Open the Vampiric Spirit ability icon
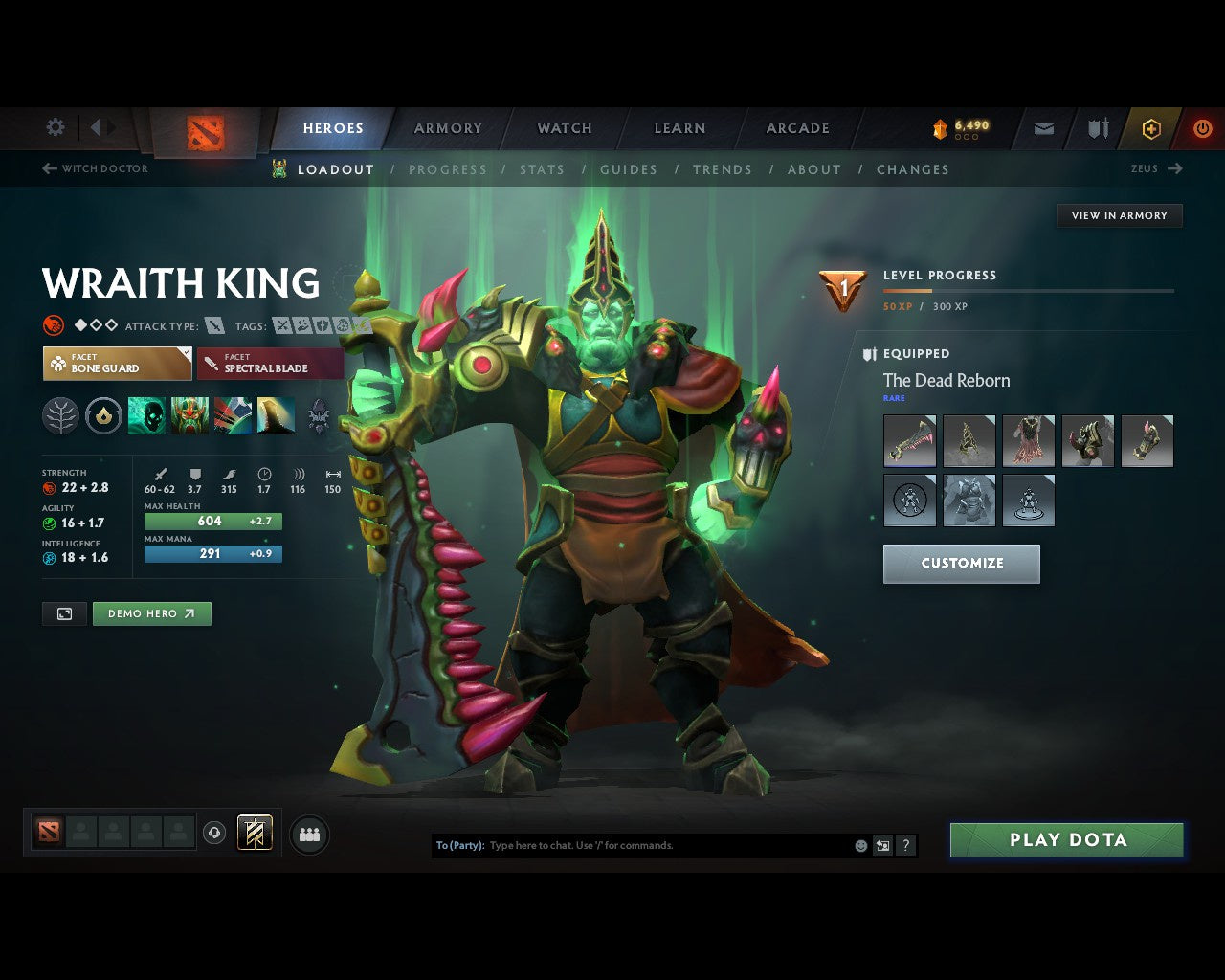 [x=189, y=415]
